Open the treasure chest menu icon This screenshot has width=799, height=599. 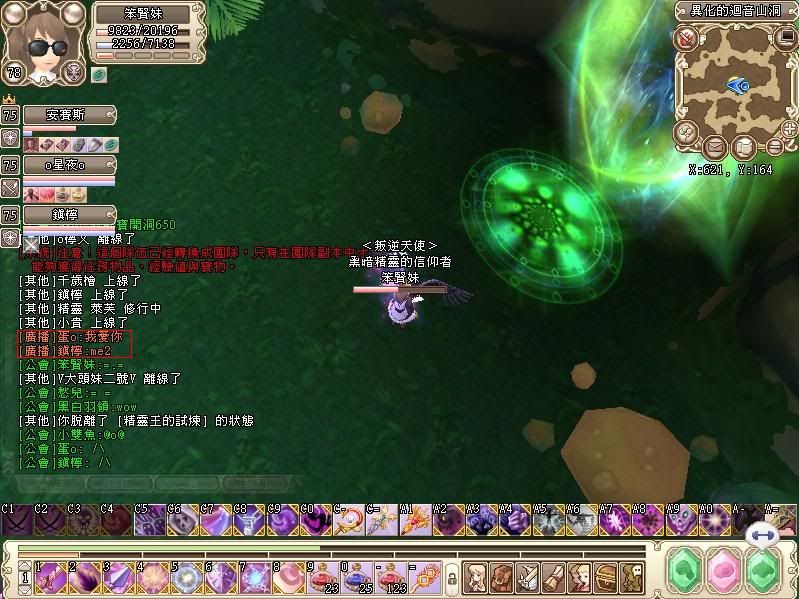click(x=605, y=575)
